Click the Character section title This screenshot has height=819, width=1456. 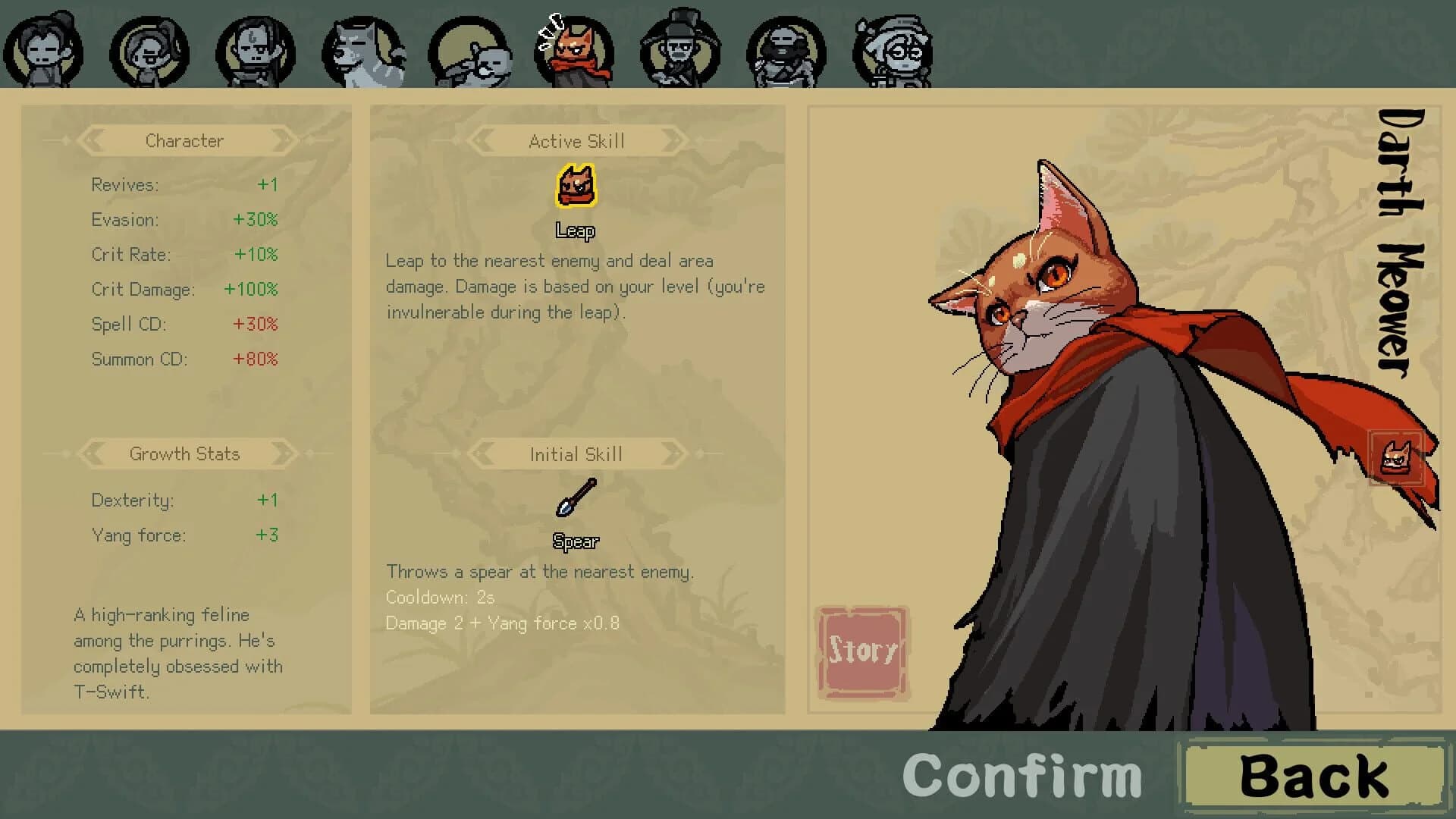[184, 140]
